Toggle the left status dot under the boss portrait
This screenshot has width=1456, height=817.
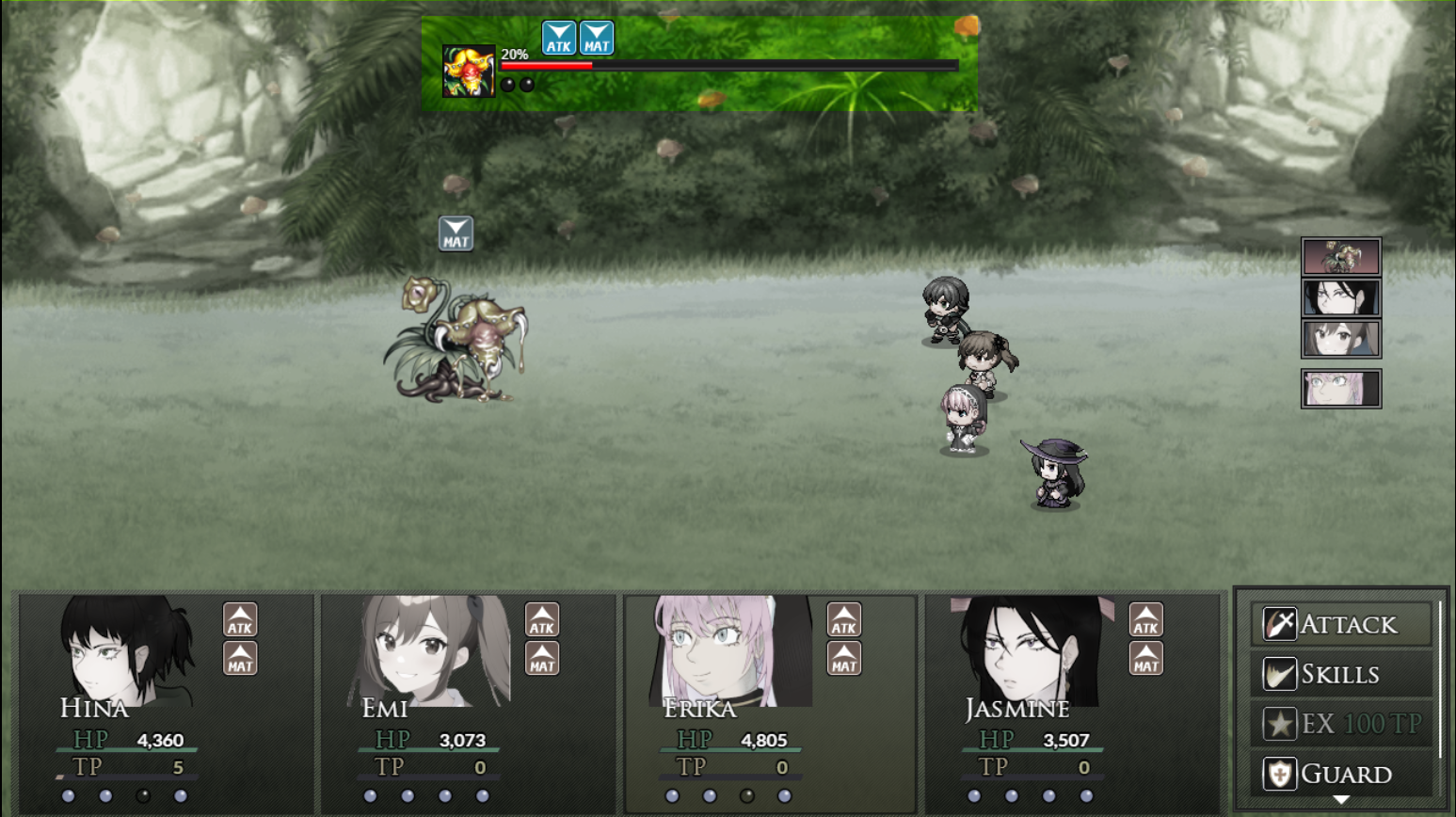(x=508, y=84)
